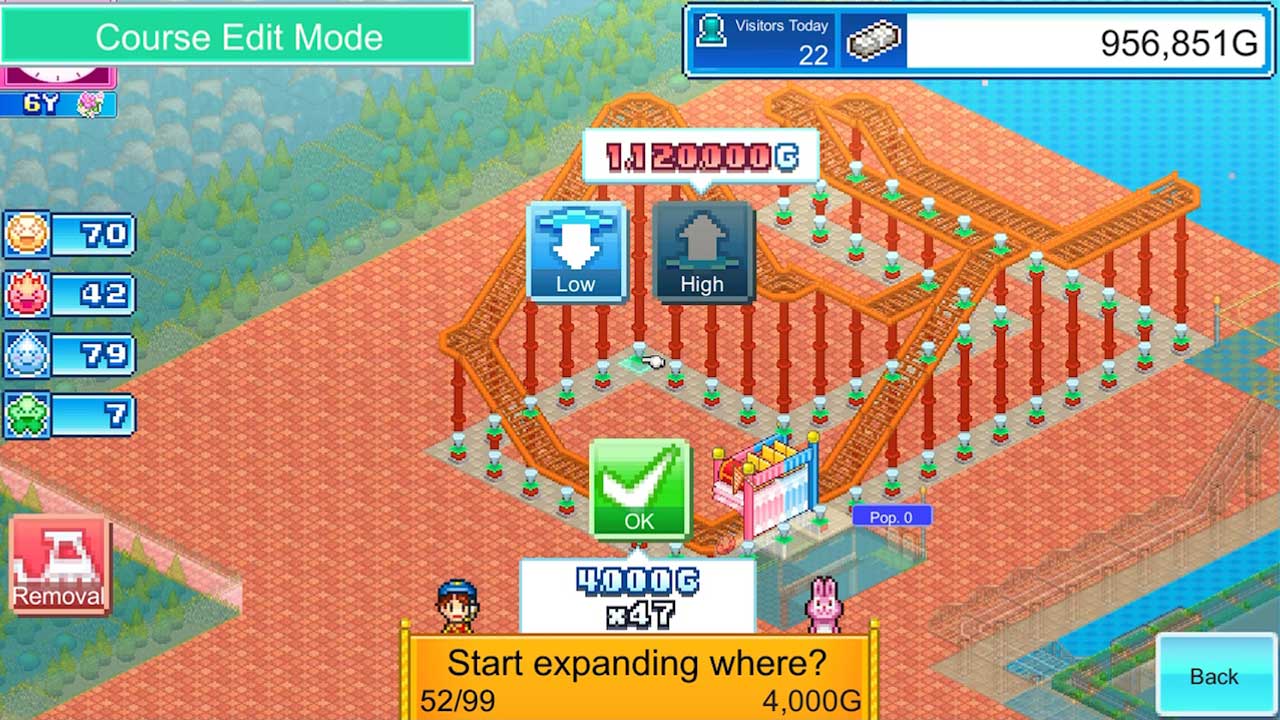Go back using the Back button
The width and height of the screenshot is (1280, 720).
tap(1213, 675)
